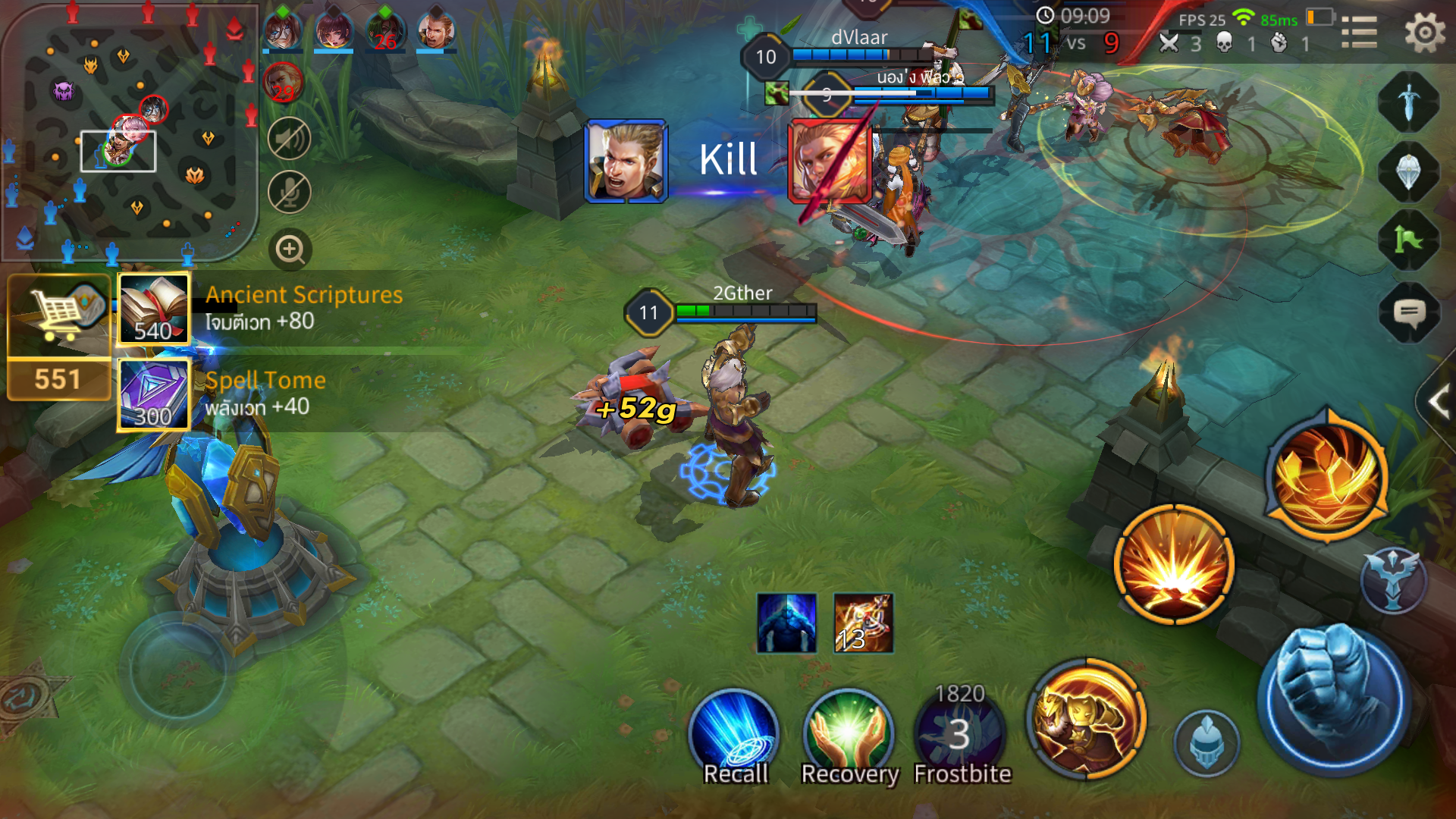Image resolution: width=1456 pixels, height=819 pixels.
Task: Send the flag gather signal
Action: pos(1408,241)
